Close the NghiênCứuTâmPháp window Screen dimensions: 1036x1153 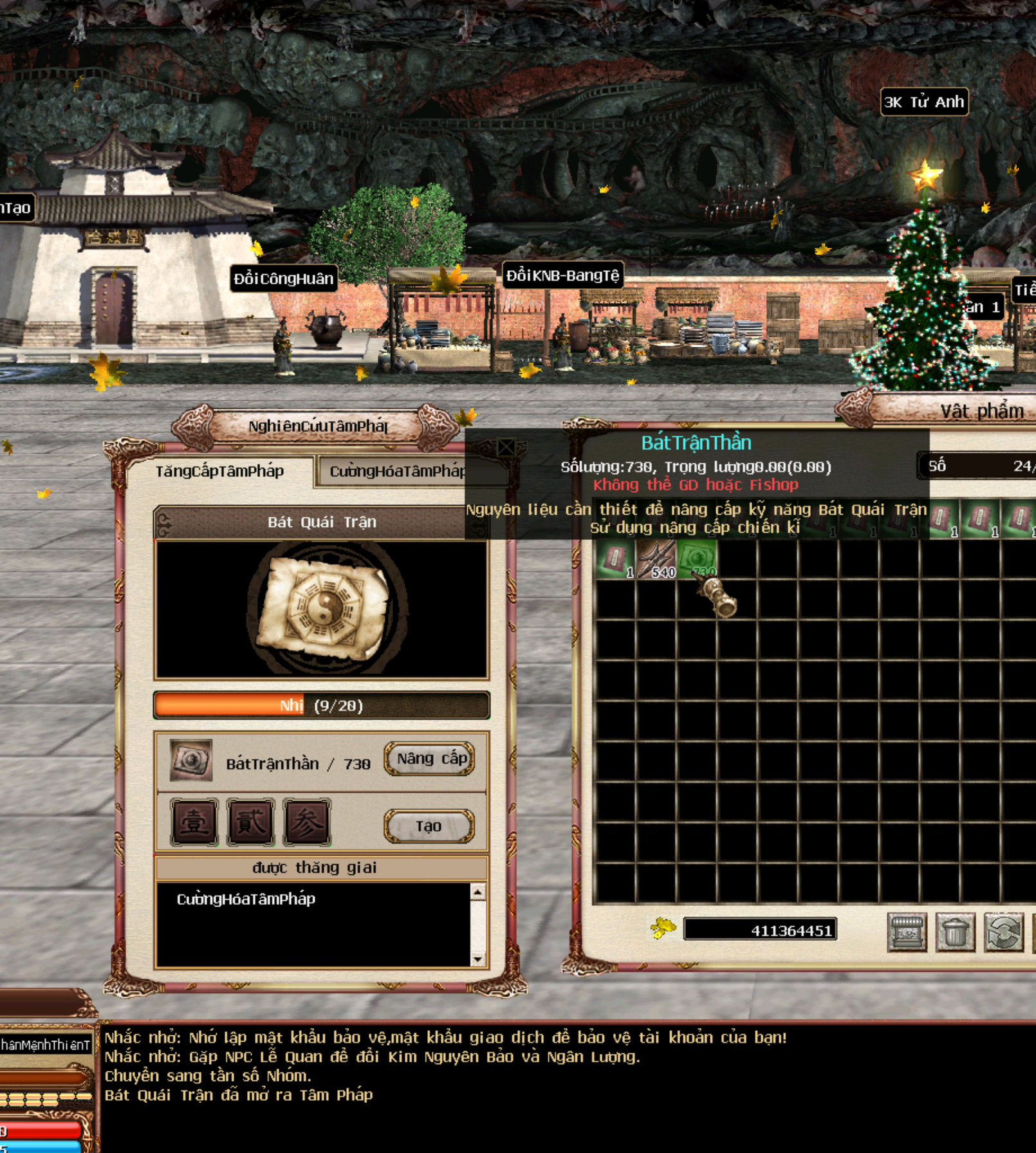(506, 447)
